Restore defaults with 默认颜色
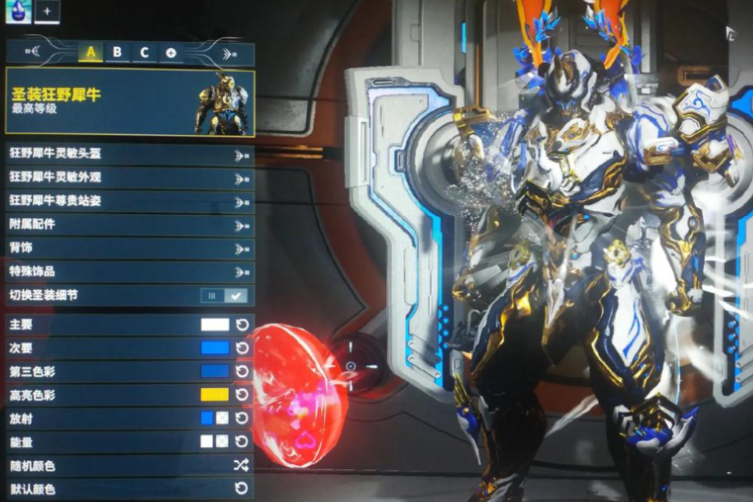Screen dimensions: 753x502 240,489
